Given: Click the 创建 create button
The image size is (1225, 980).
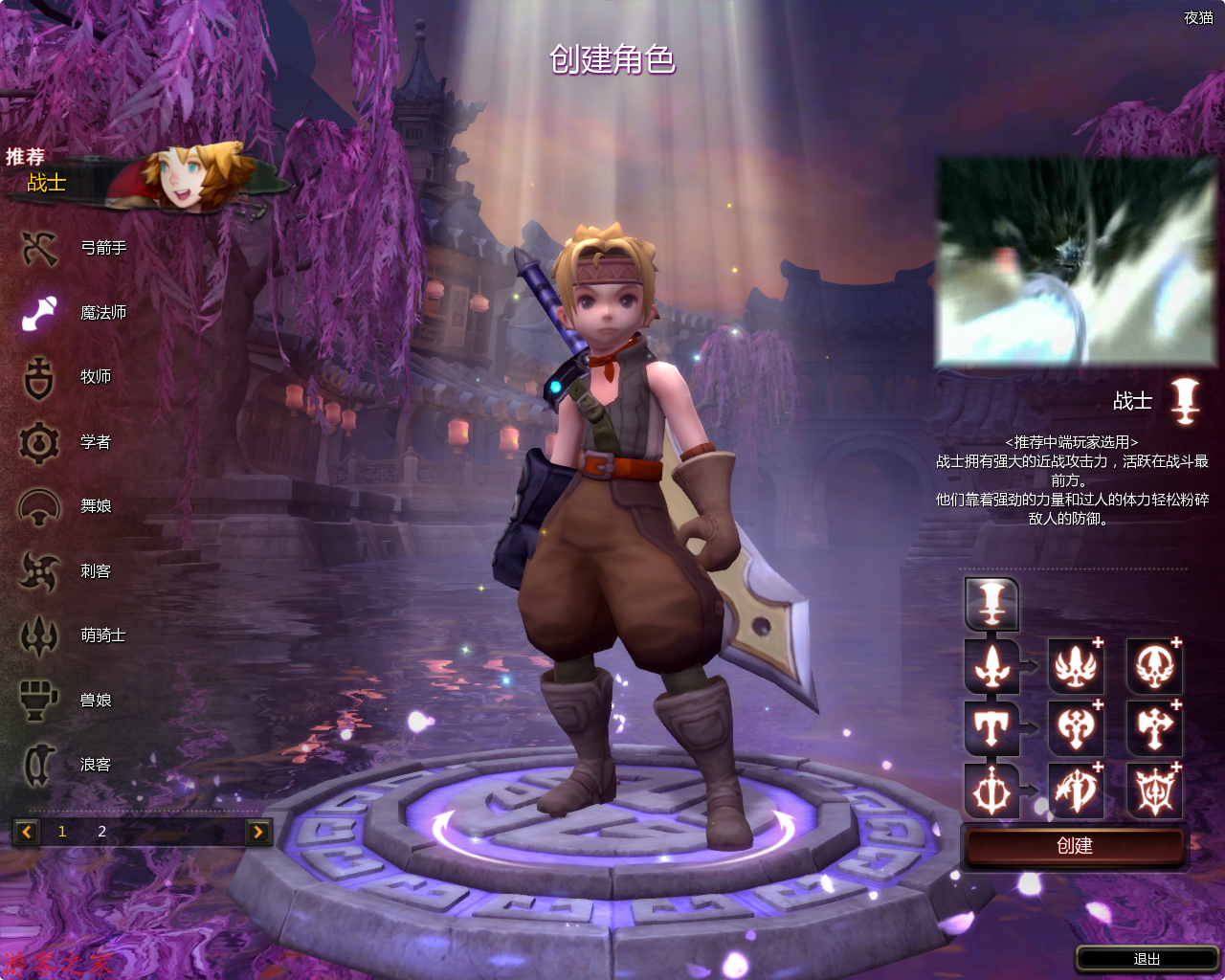Looking at the screenshot, I should click(x=1075, y=846).
